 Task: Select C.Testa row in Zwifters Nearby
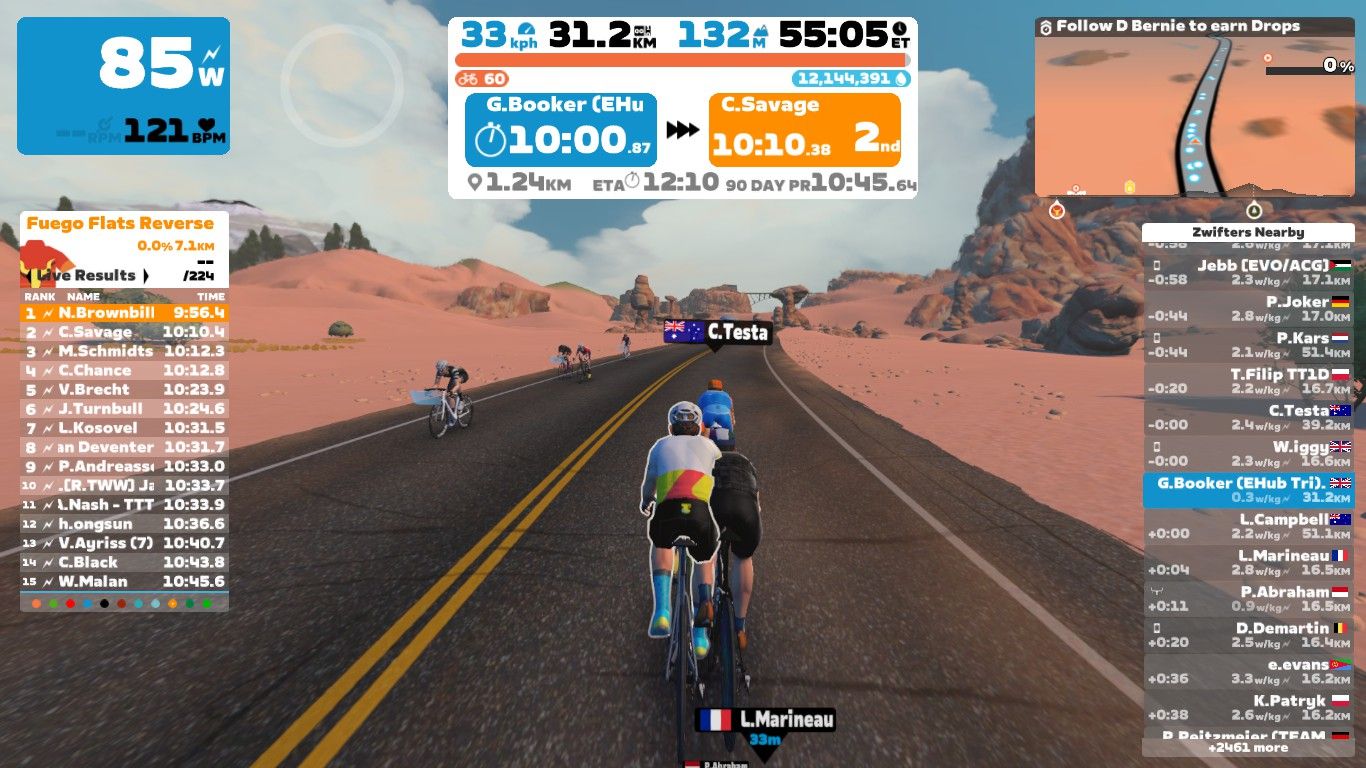(x=1248, y=417)
